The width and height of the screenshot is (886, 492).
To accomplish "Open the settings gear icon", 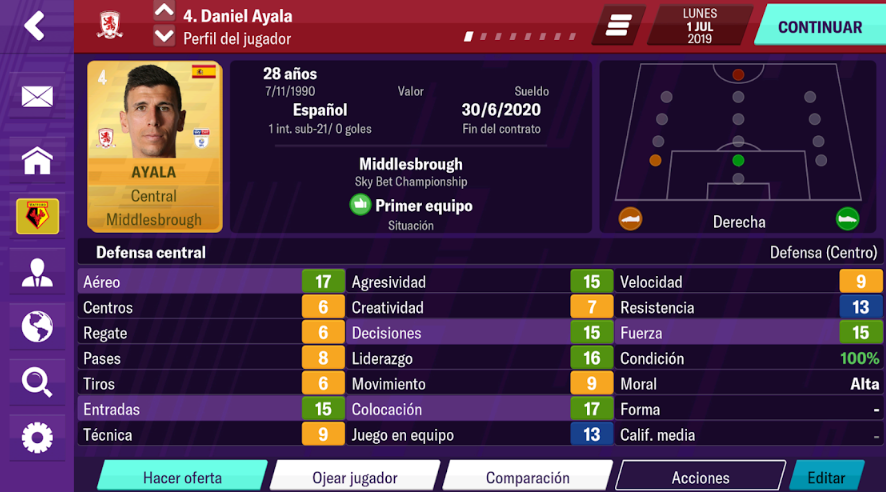I will click(x=37, y=437).
